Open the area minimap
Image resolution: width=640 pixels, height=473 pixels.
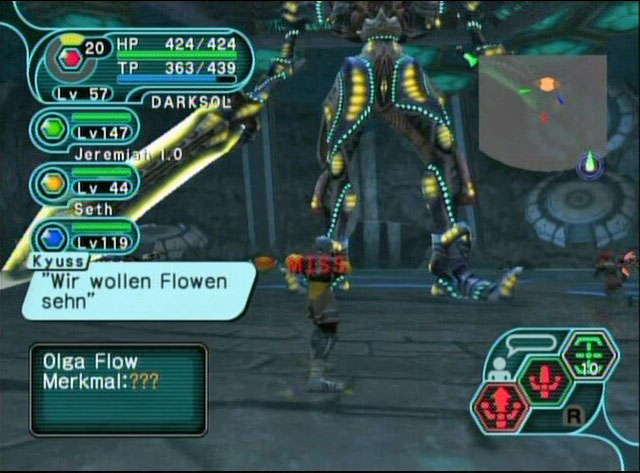[x=542, y=111]
